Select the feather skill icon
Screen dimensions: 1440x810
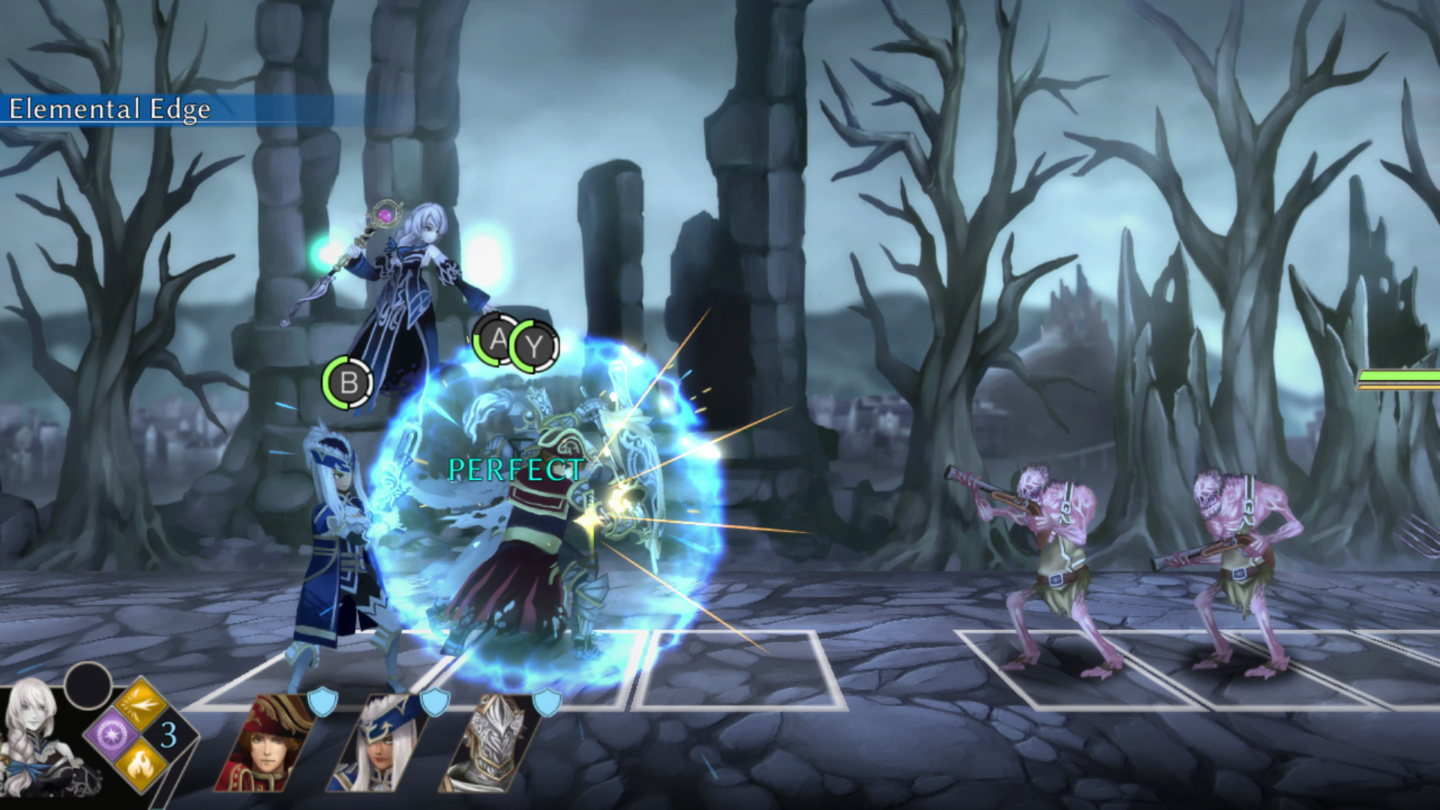point(141,703)
